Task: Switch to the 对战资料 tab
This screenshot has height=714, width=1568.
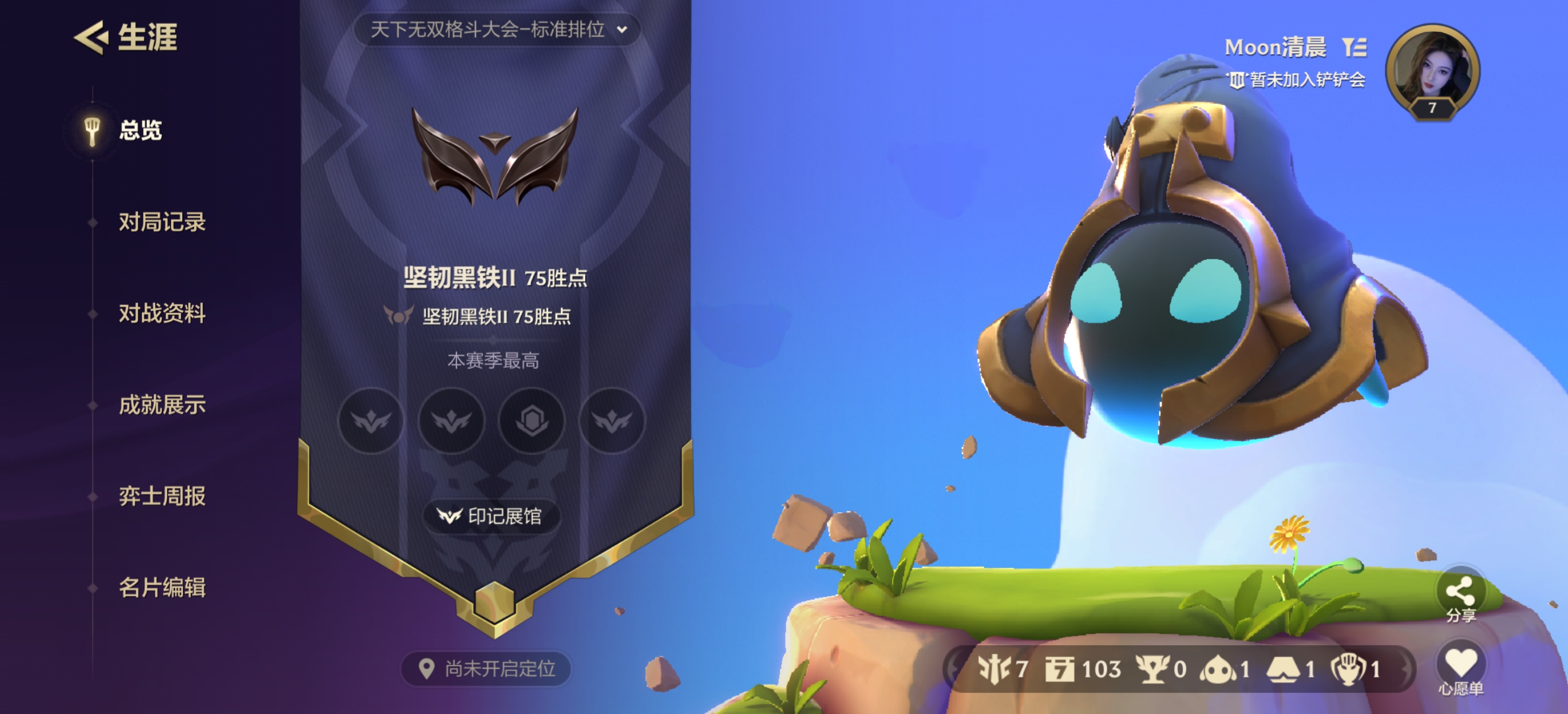Action: pyautogui.click(x=162, y=314)
